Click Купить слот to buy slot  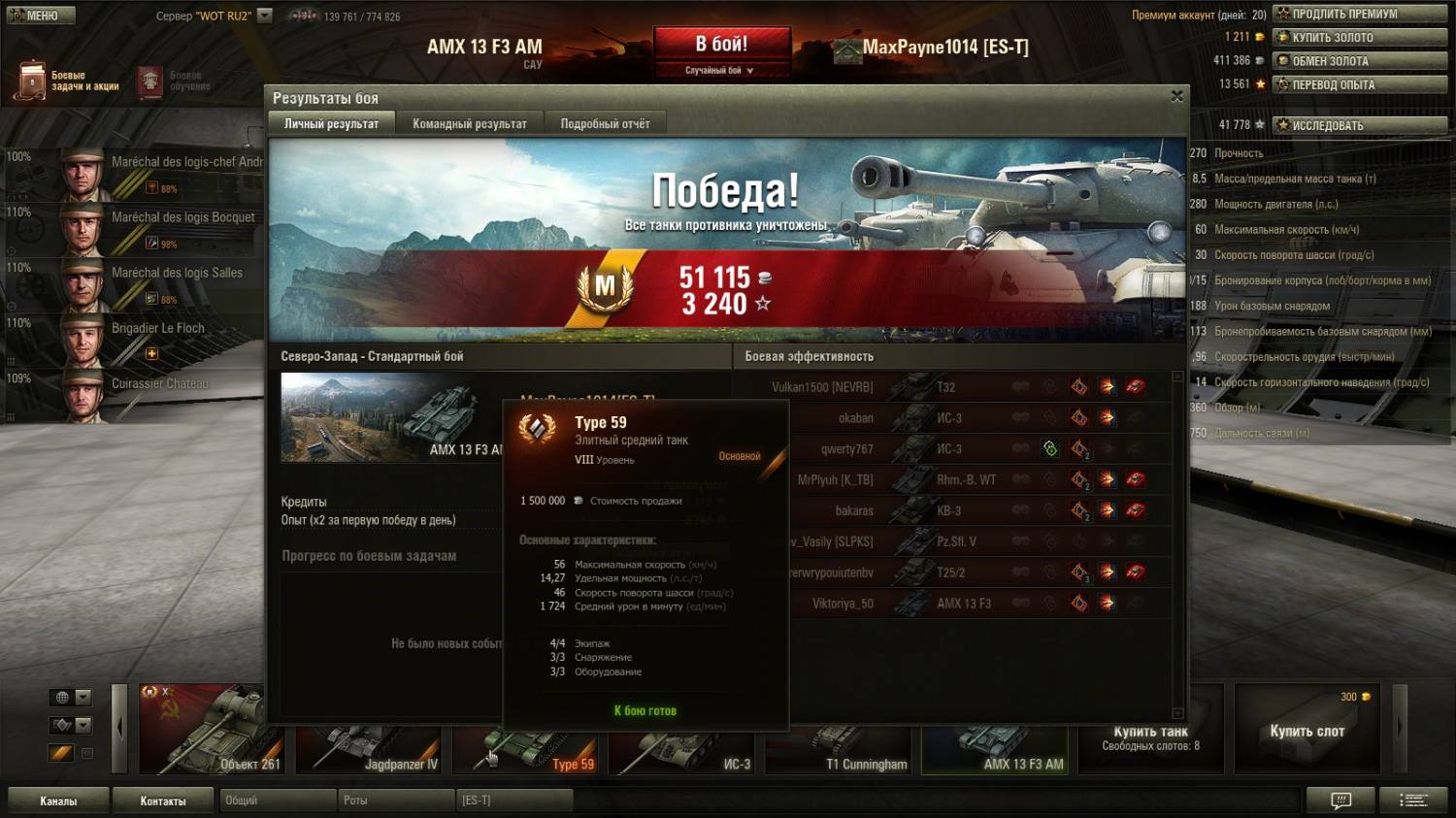pos(1307,730)
